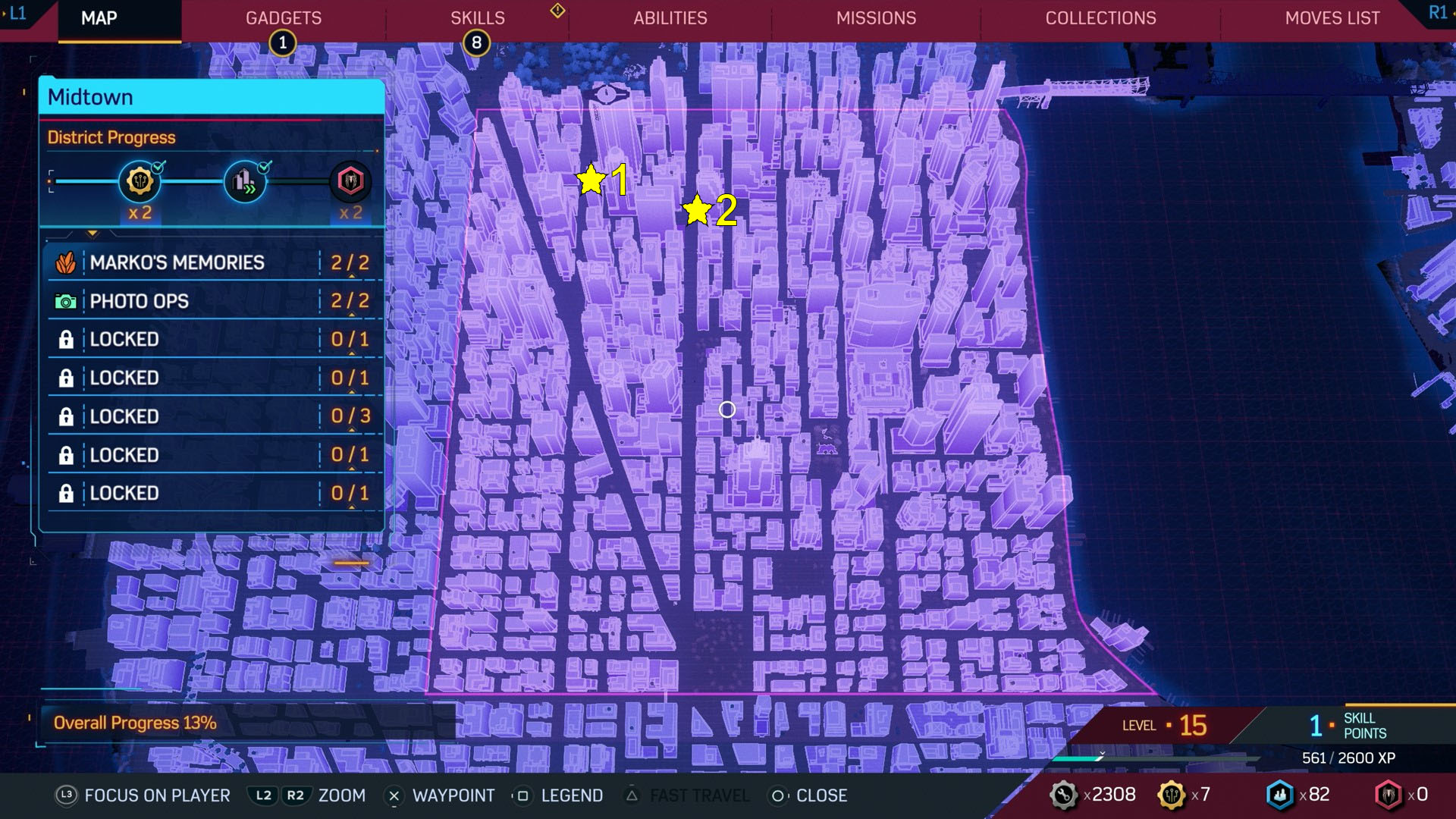Select the Map tab

[x=99, y=18]
